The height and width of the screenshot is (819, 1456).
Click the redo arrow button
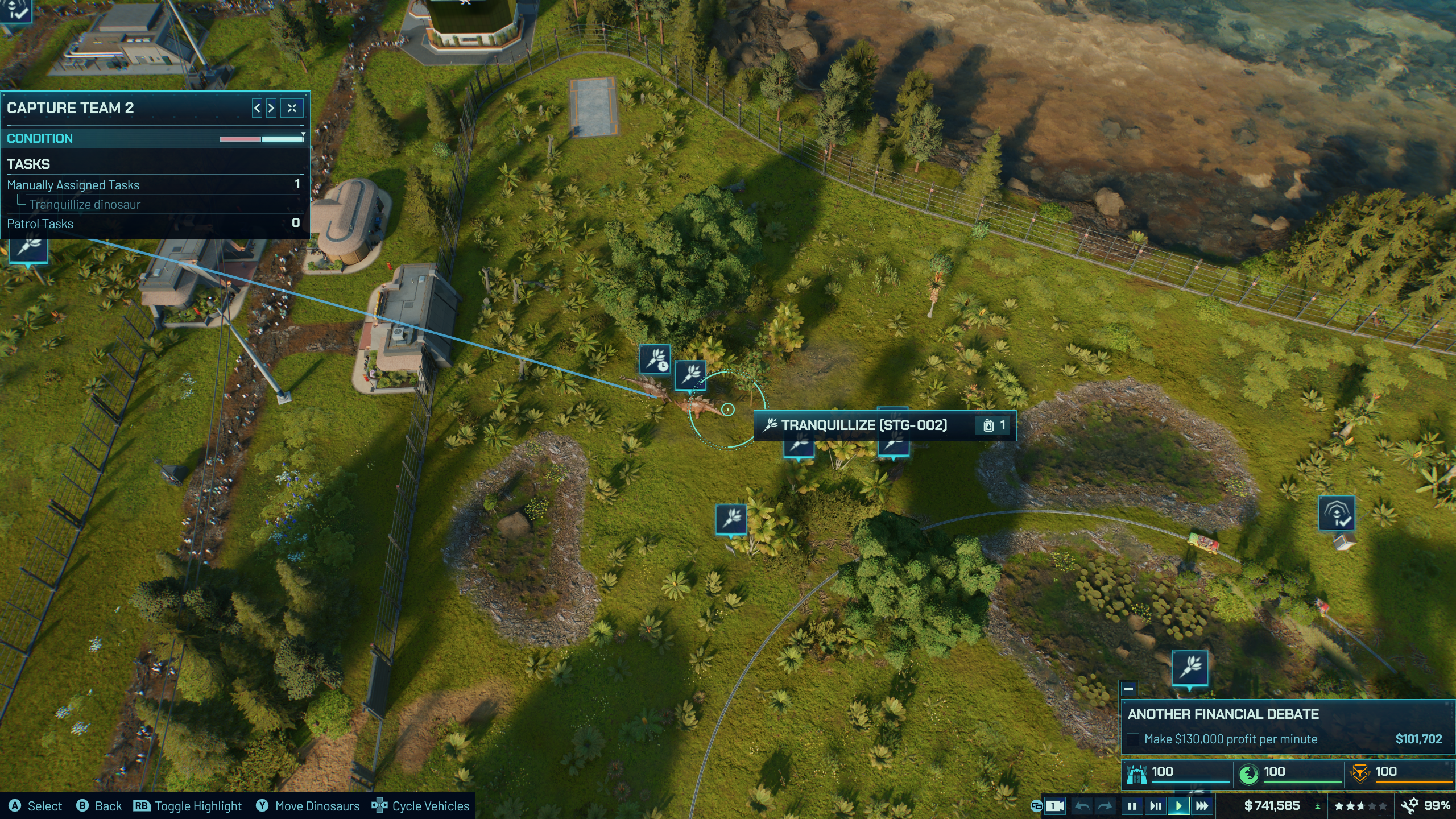1105,806
